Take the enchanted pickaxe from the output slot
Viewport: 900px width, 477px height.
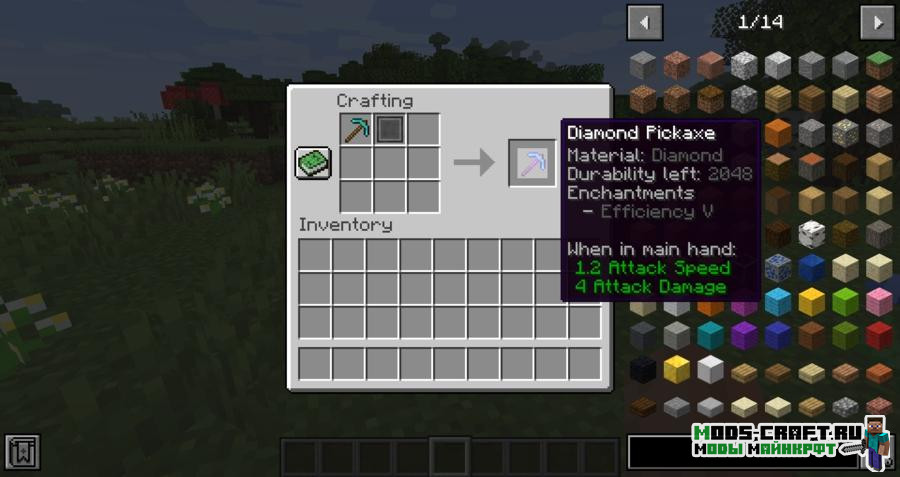pyautogui.click(x=532, y=162)
